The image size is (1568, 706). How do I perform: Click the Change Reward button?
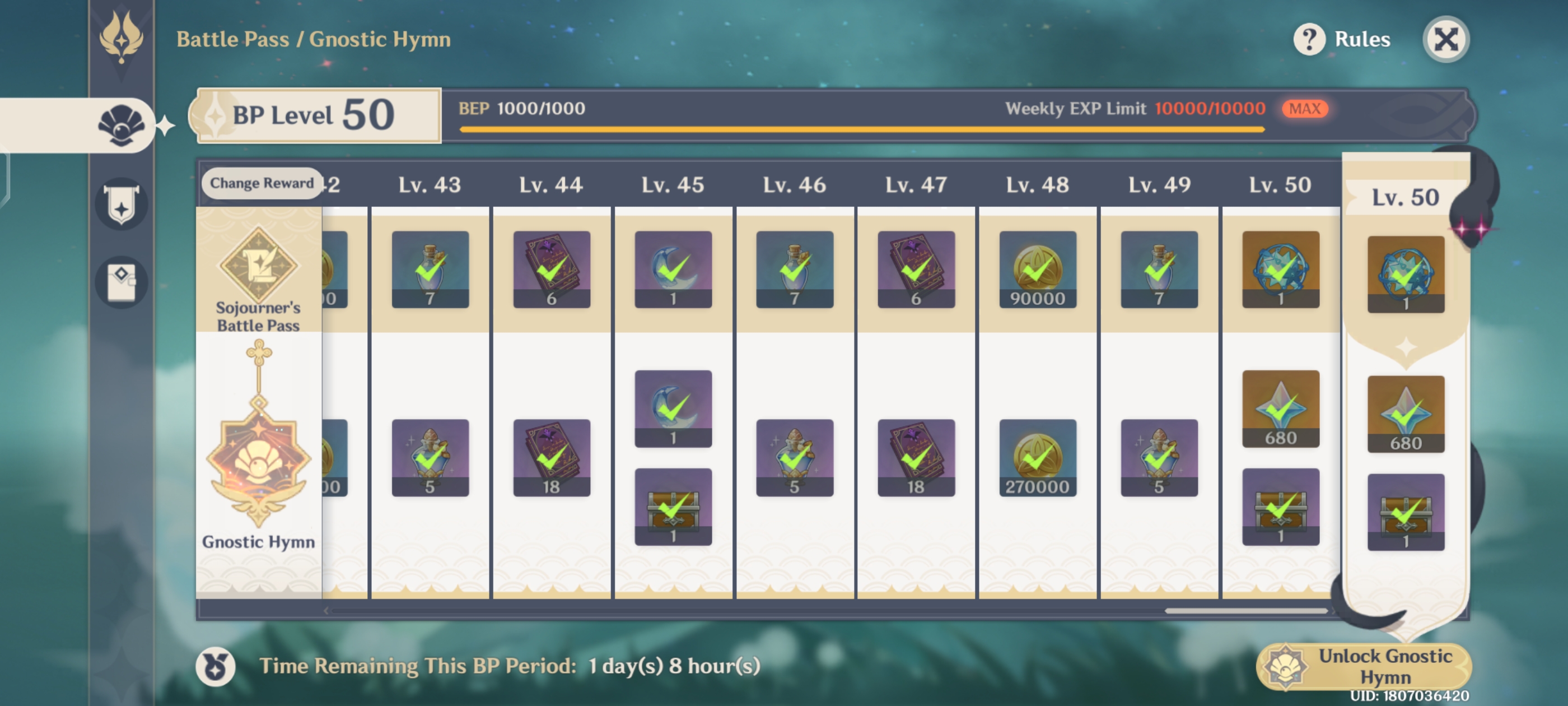point(262,183)
